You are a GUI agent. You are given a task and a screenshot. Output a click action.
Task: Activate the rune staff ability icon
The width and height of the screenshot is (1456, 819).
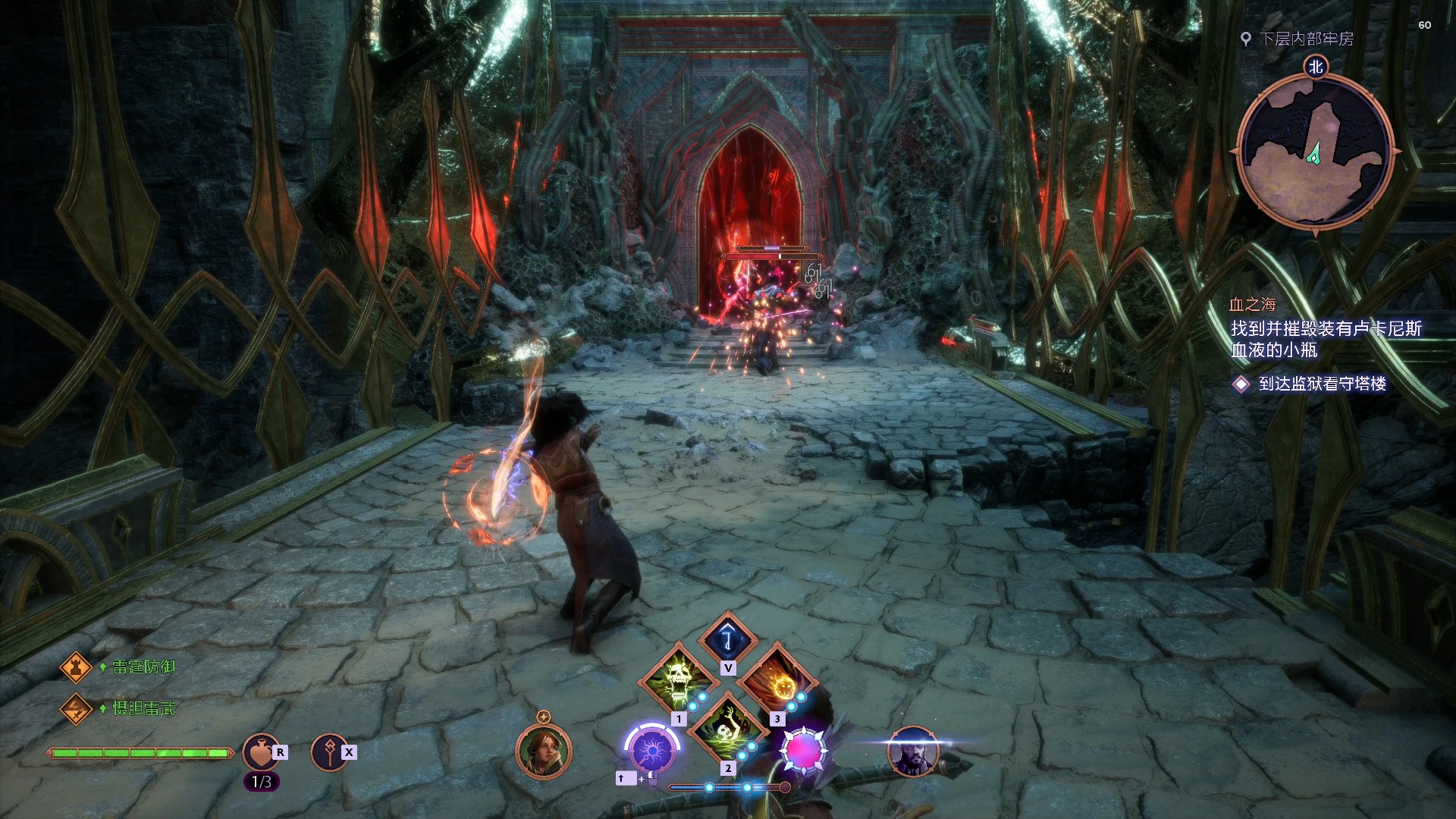click(329, 752)
